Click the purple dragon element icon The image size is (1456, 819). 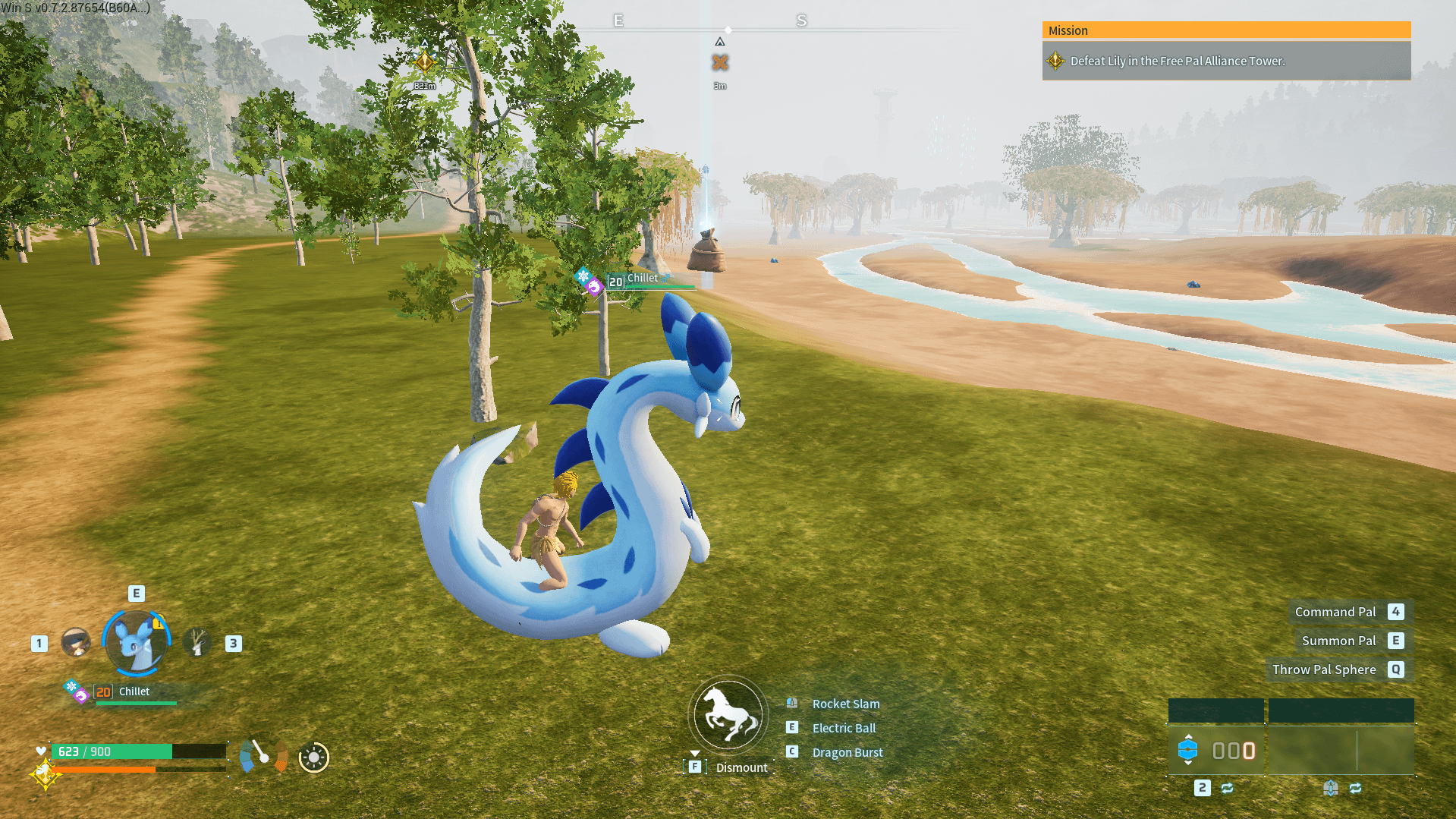(x=82, y=695)
